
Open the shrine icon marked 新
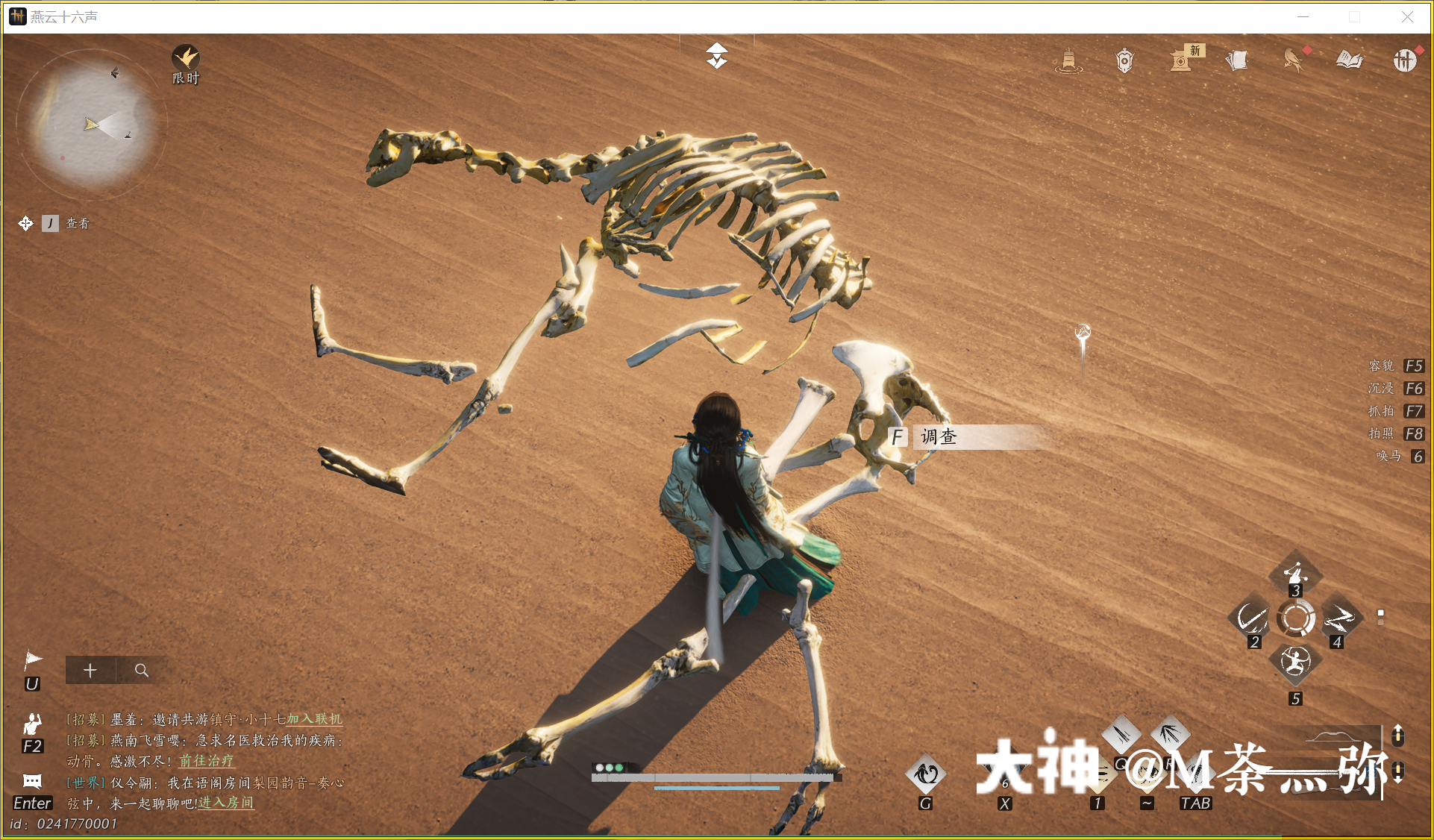(x=1181, y=60)
